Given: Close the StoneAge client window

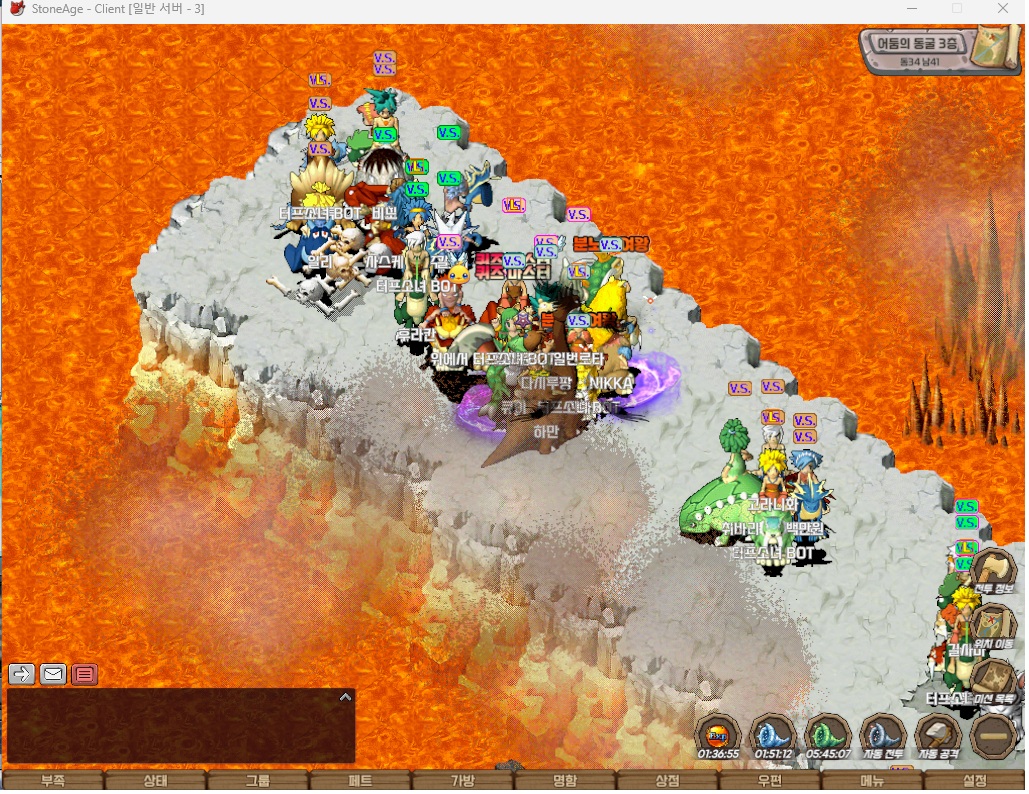Looking at the screenshot, I should tap(1002, 9).
